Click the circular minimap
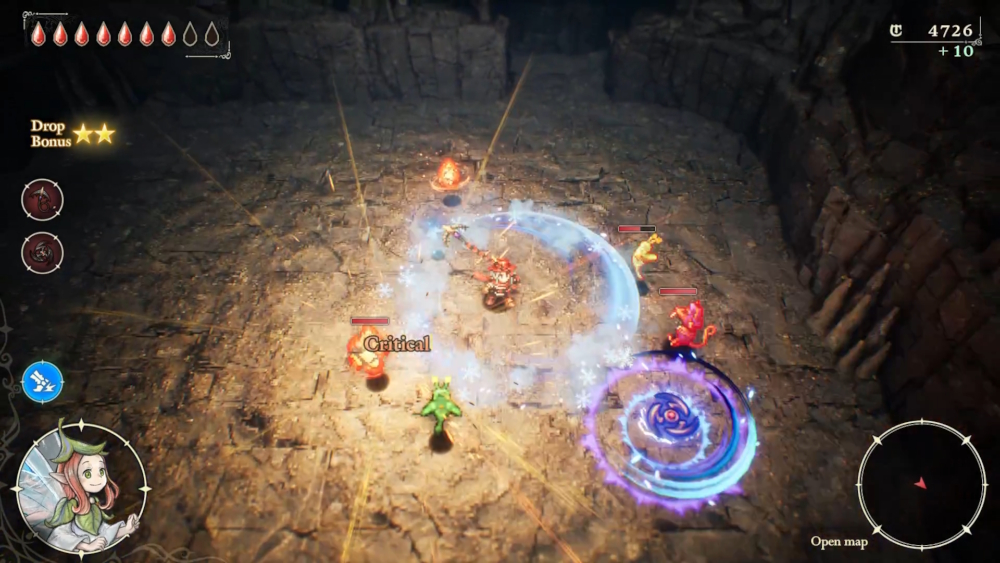The width and height of the screenshot is (1000, 563). [921, 484]
